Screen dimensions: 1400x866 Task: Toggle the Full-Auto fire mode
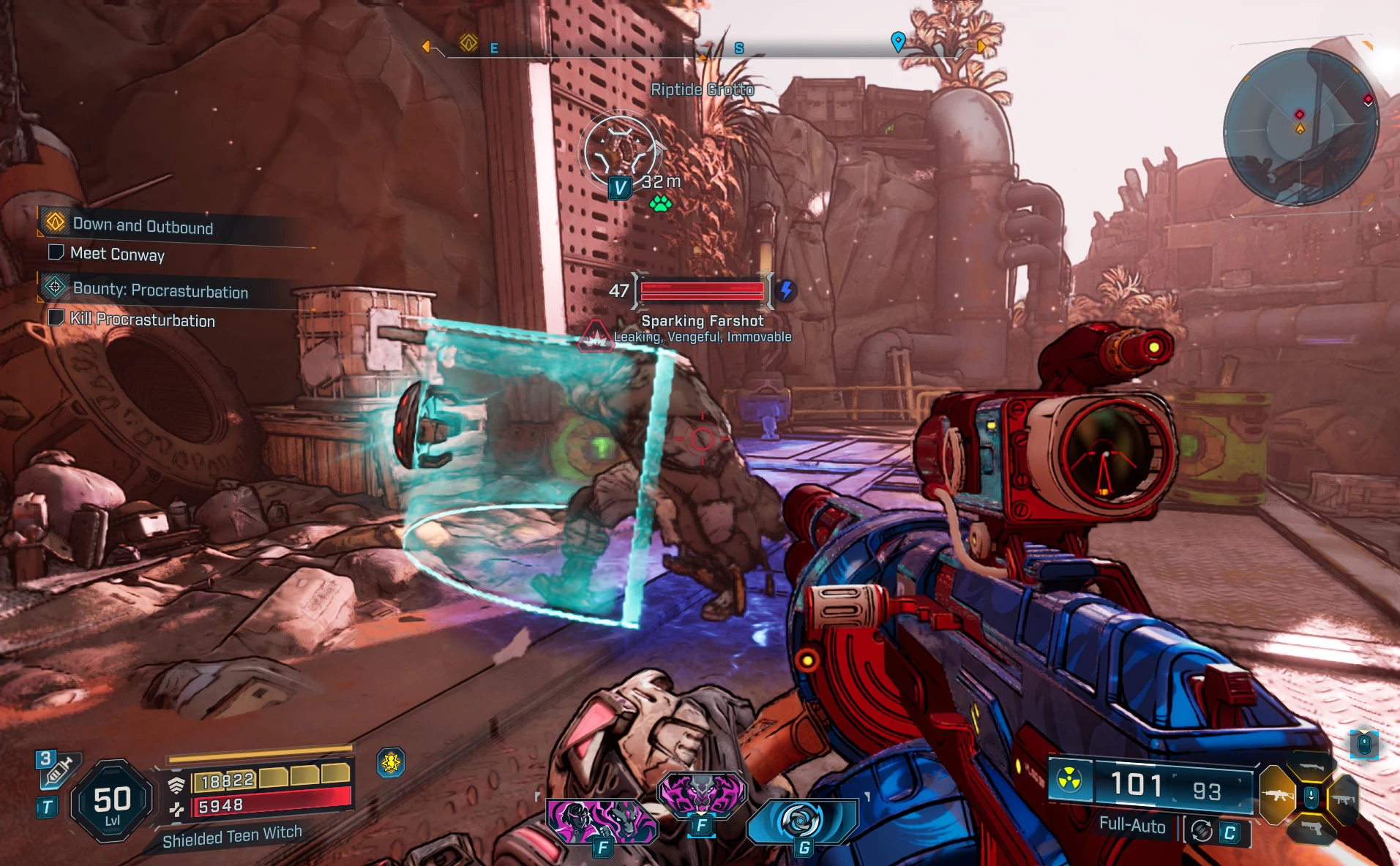tap(1131, 826)
